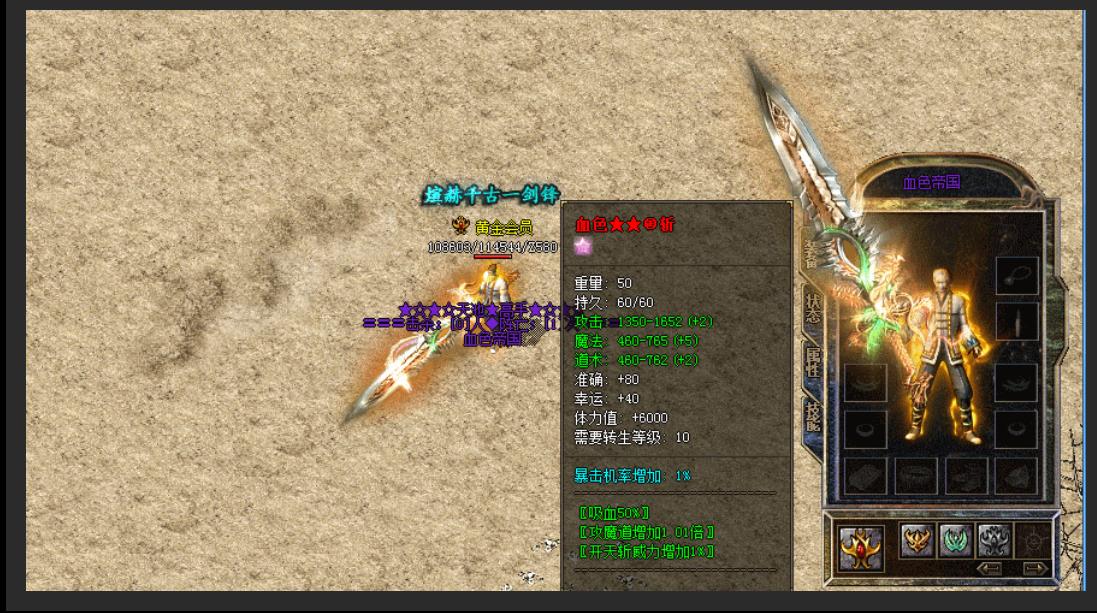Click the right arrow under the emblems

1035,569
